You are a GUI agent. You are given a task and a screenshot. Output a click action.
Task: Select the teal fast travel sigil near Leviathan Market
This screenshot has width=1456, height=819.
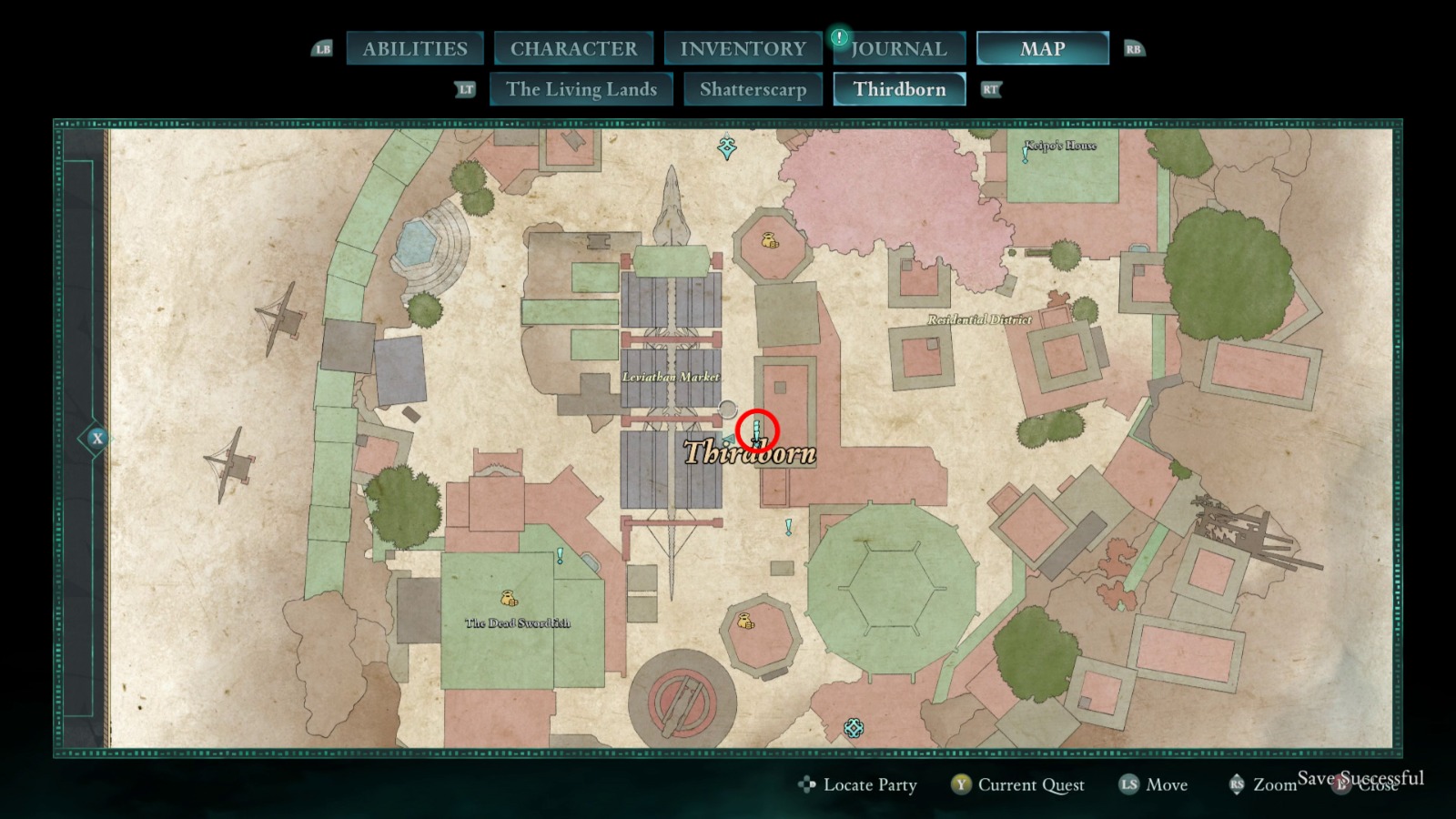(x=725, y=145)
